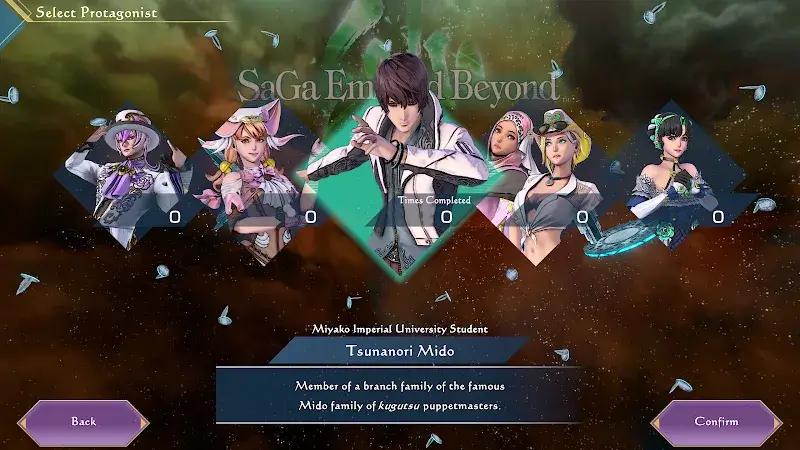Confirm the selected protagonist
Viewport: 800px width, 450px height.
coord(716,421)
